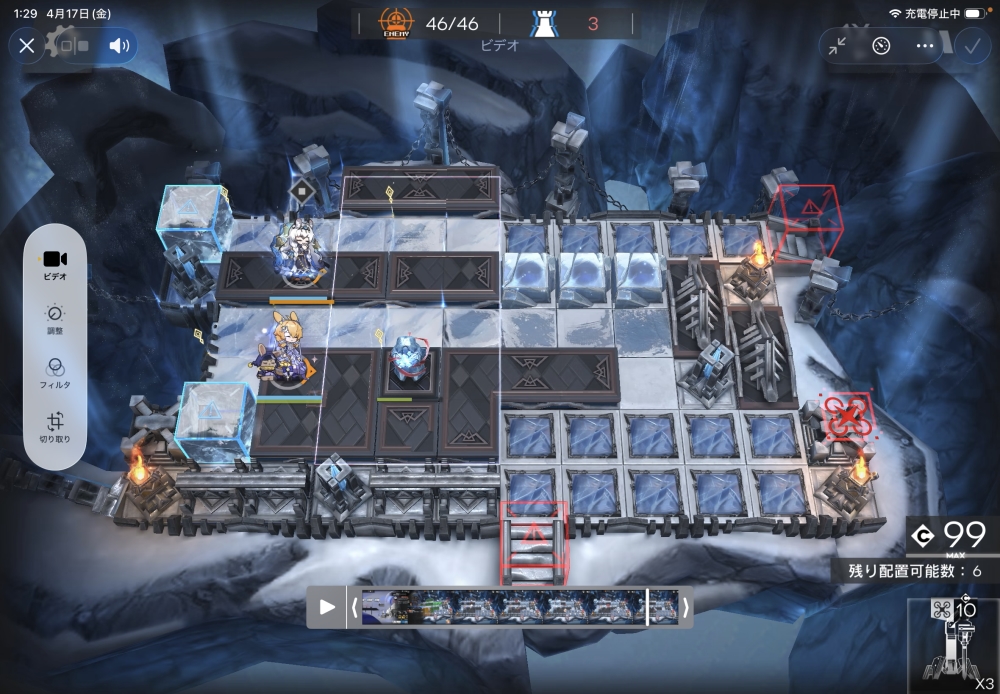
Task: Open the 調整 adjustment tab
Action: [x=55, y=319]
